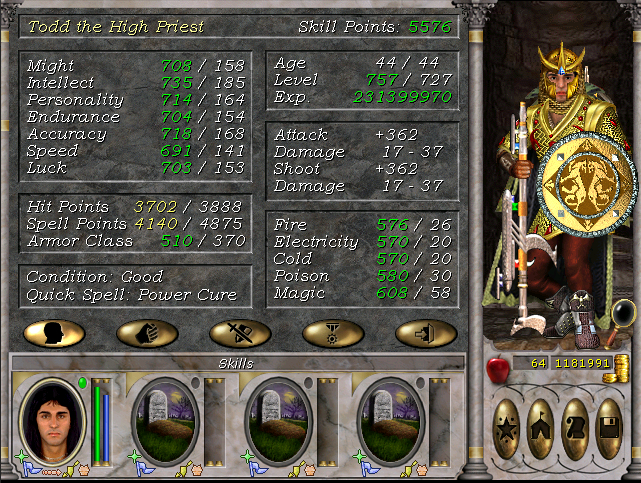Exit the character screen via door-arrow button
This screenshot has width=641, height=483.
pos(425,333)
